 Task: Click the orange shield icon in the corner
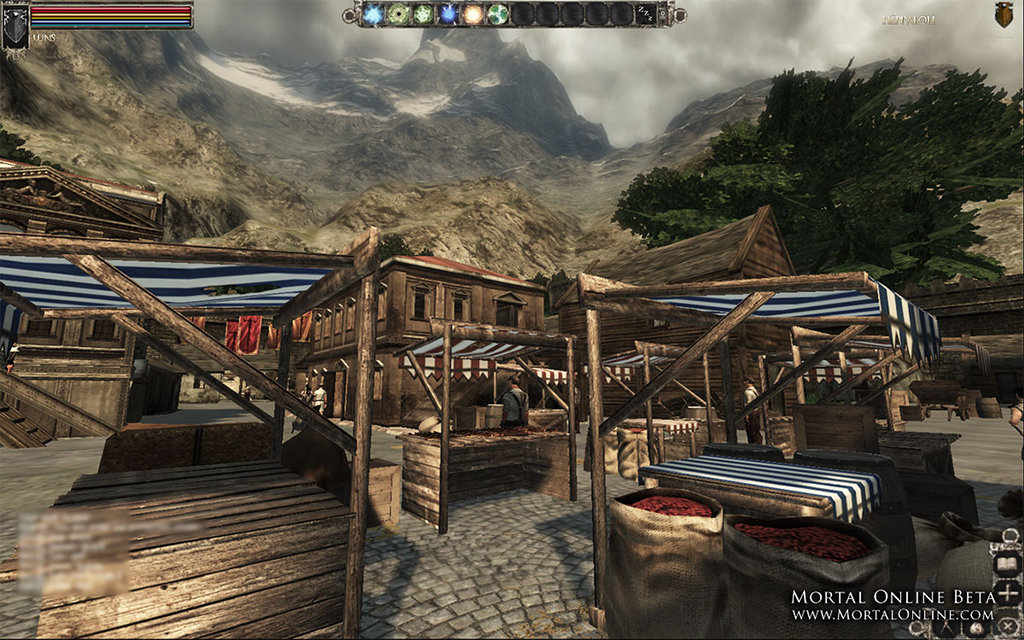tap(1004, 14)
